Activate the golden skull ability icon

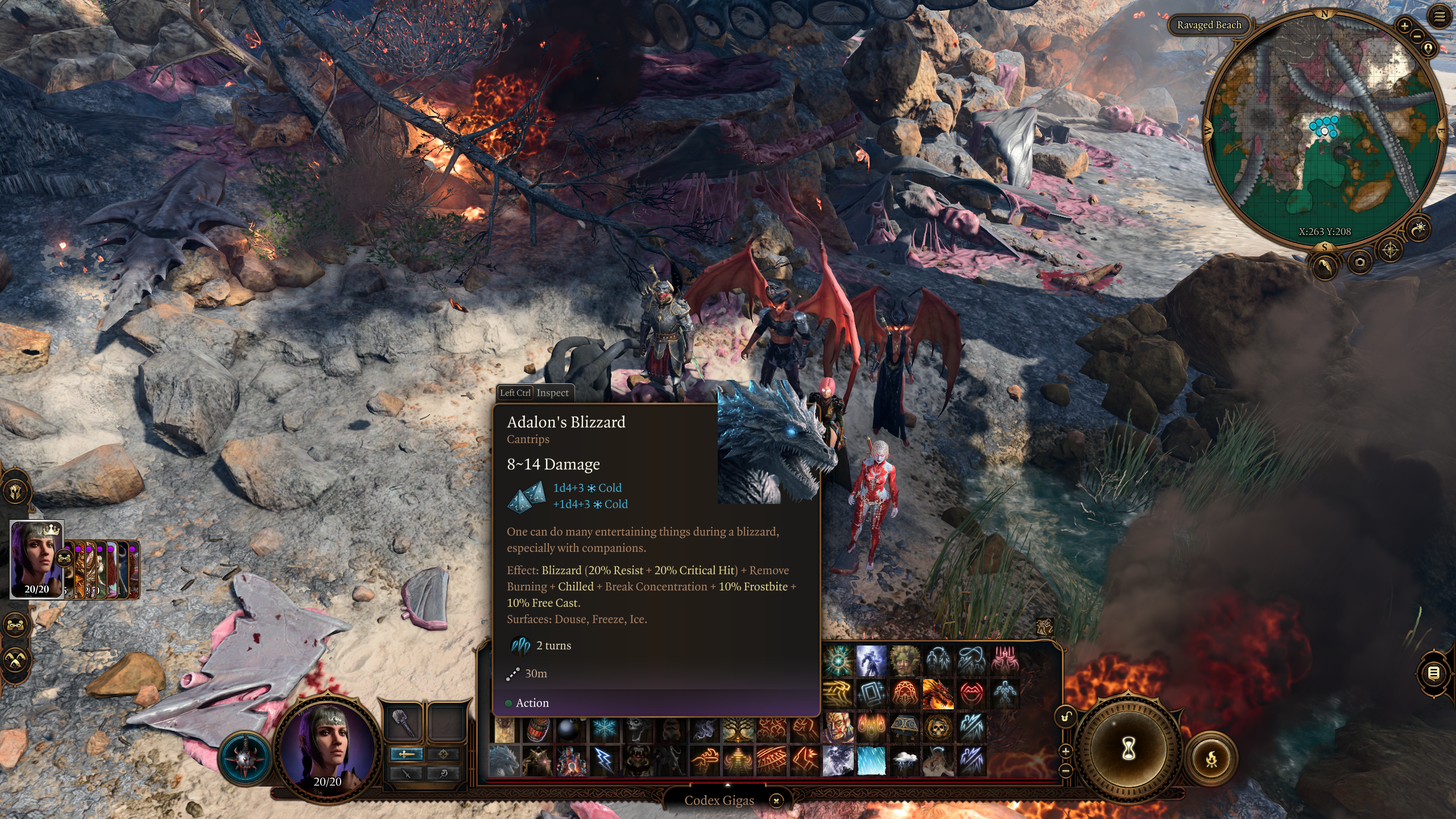tap(938, 727)
